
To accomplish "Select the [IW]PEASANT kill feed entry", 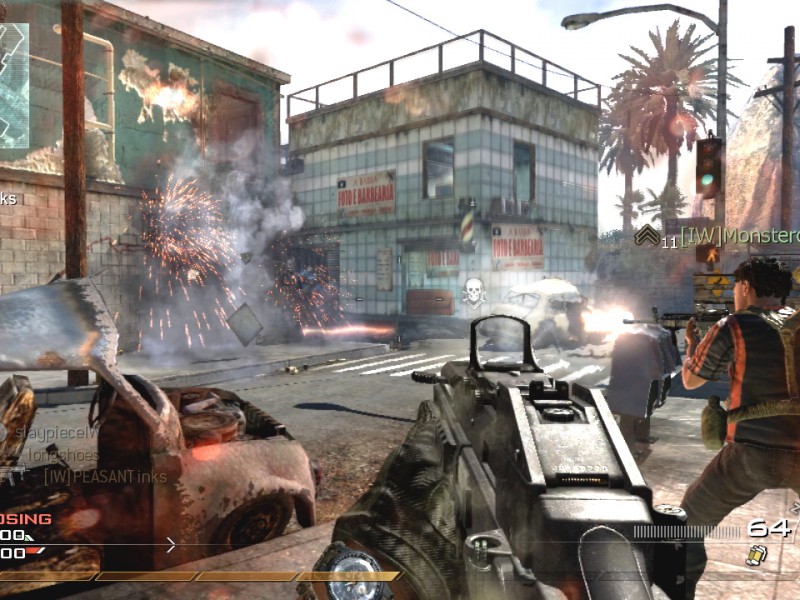I will [105, 477].
